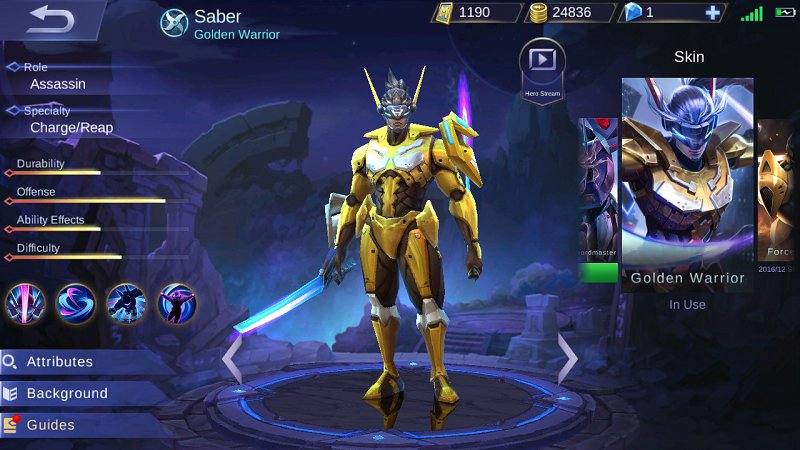Screen dimensions: 800x450
Task: Open the Guides section
Action: pos(50,425)
